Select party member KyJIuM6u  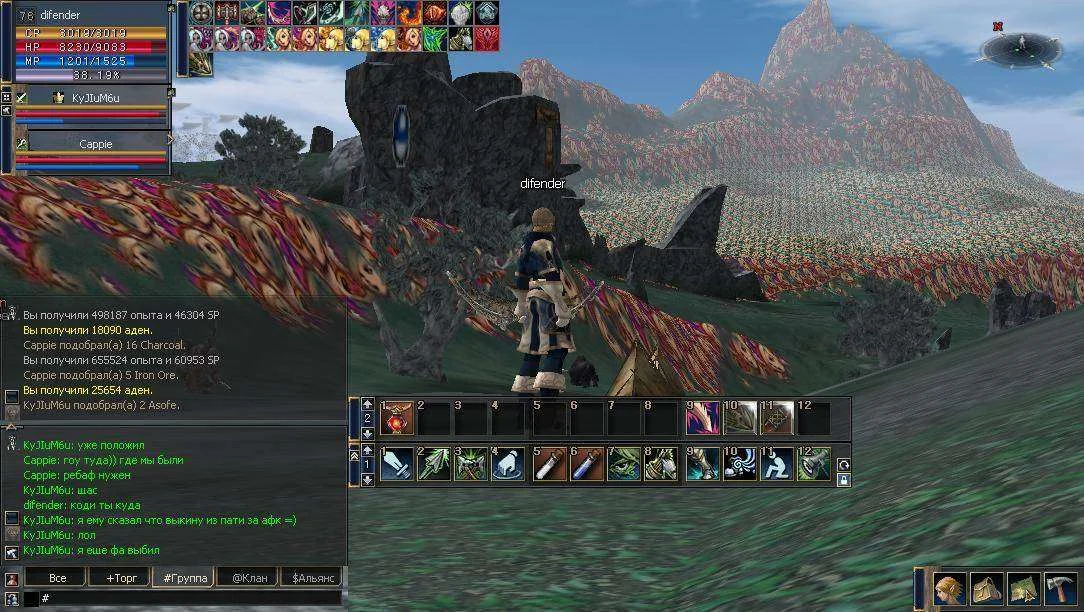95,98
